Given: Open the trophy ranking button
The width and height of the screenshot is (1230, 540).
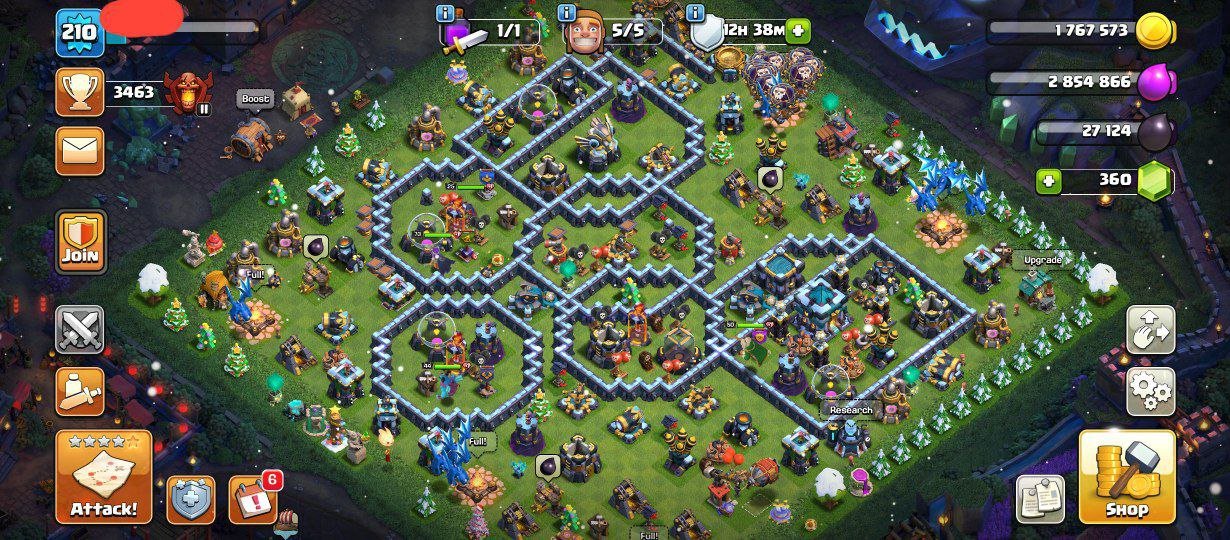Looking at the screenshot, I should click(x=80, y=92).
